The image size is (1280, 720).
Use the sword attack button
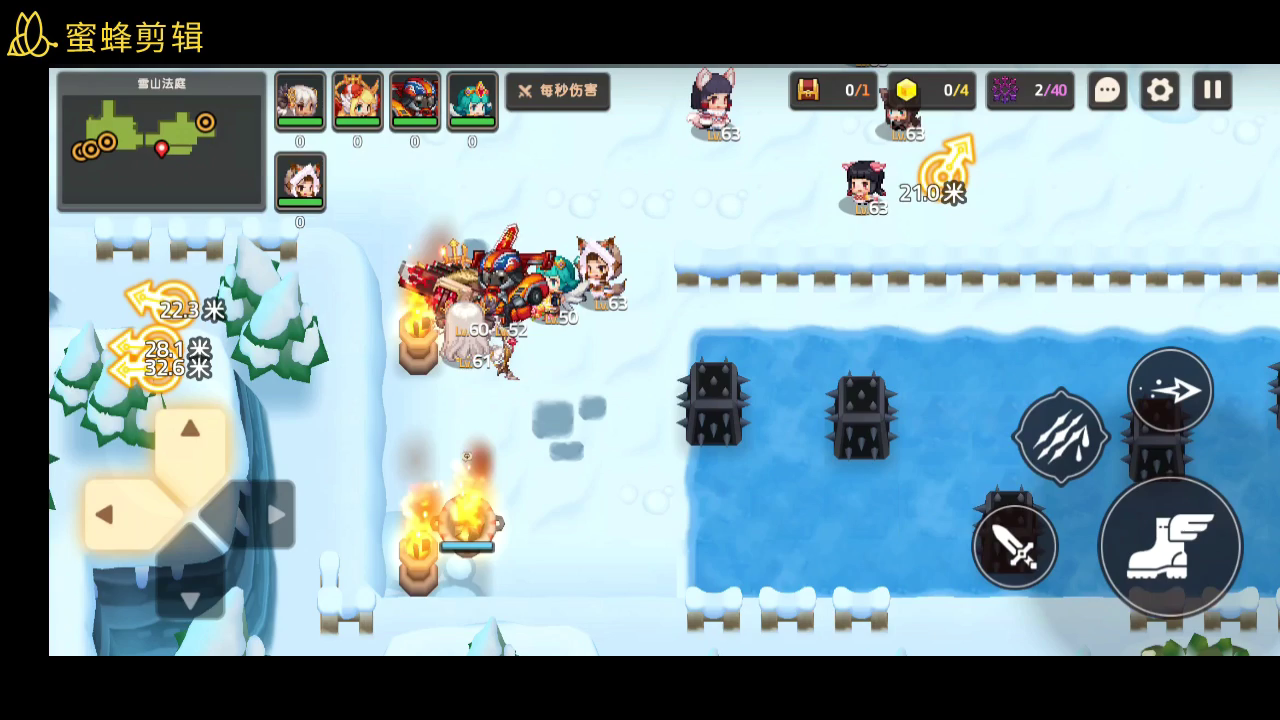pyautogui.click(x=1014, y=547)
